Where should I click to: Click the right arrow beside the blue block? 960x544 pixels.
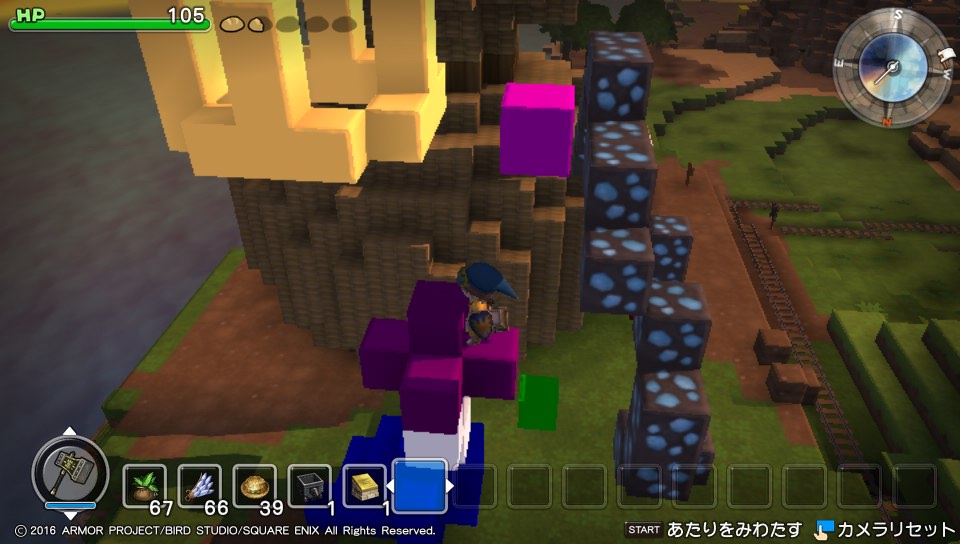point(451,486)
